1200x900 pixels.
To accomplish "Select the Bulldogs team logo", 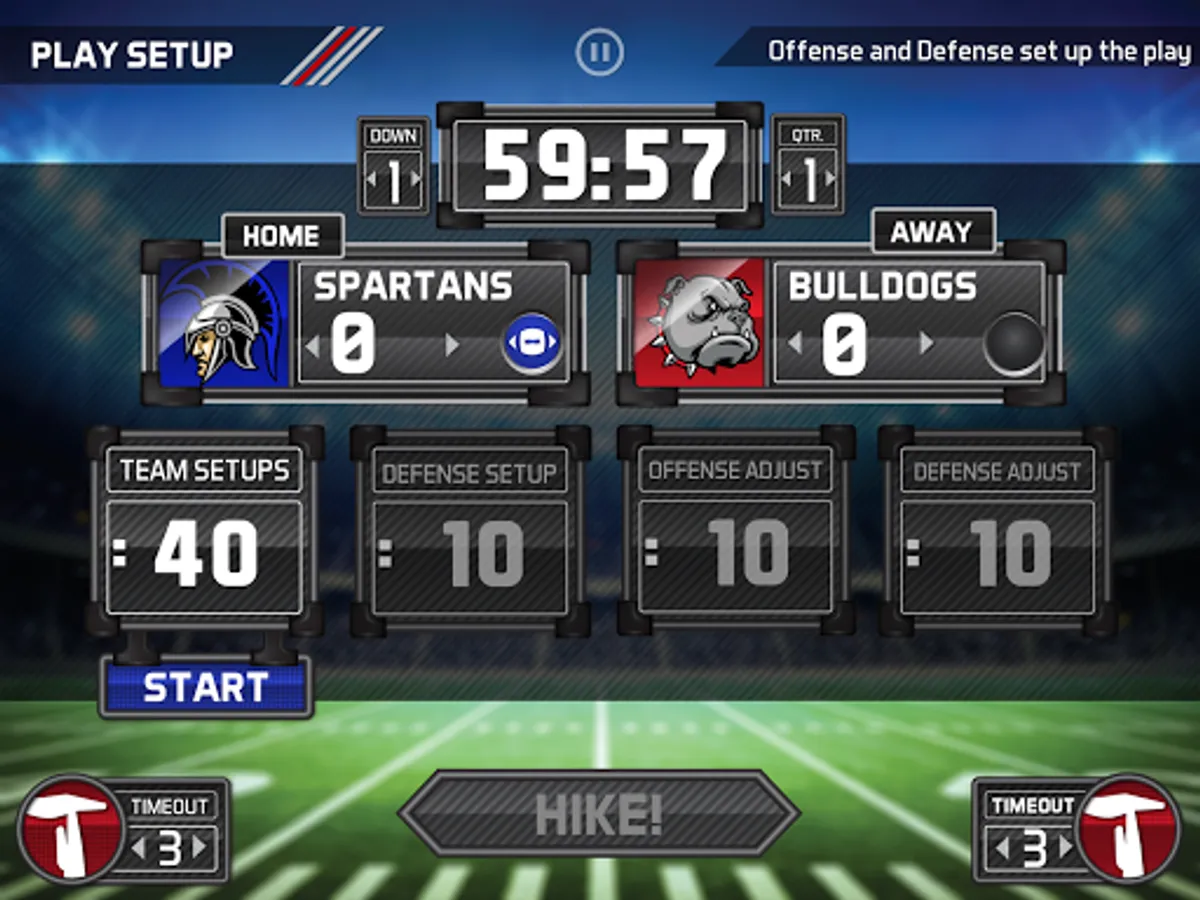I will [700, 323].
